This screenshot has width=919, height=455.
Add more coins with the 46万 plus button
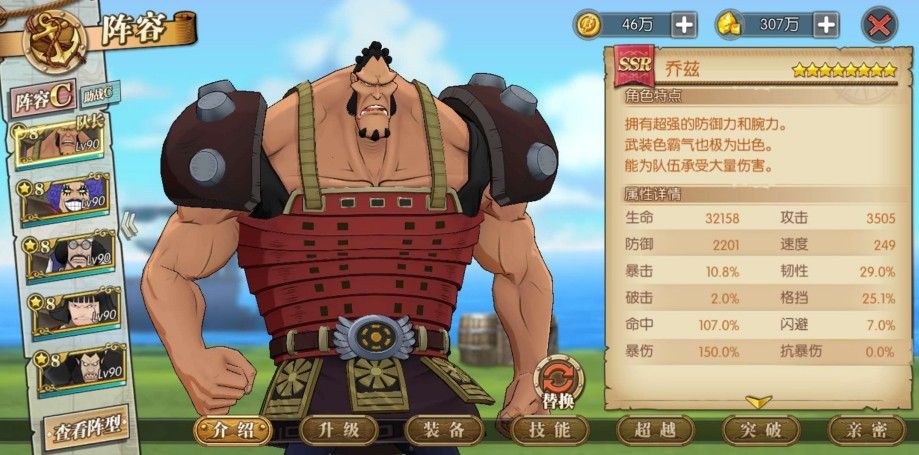pos(684,25)
